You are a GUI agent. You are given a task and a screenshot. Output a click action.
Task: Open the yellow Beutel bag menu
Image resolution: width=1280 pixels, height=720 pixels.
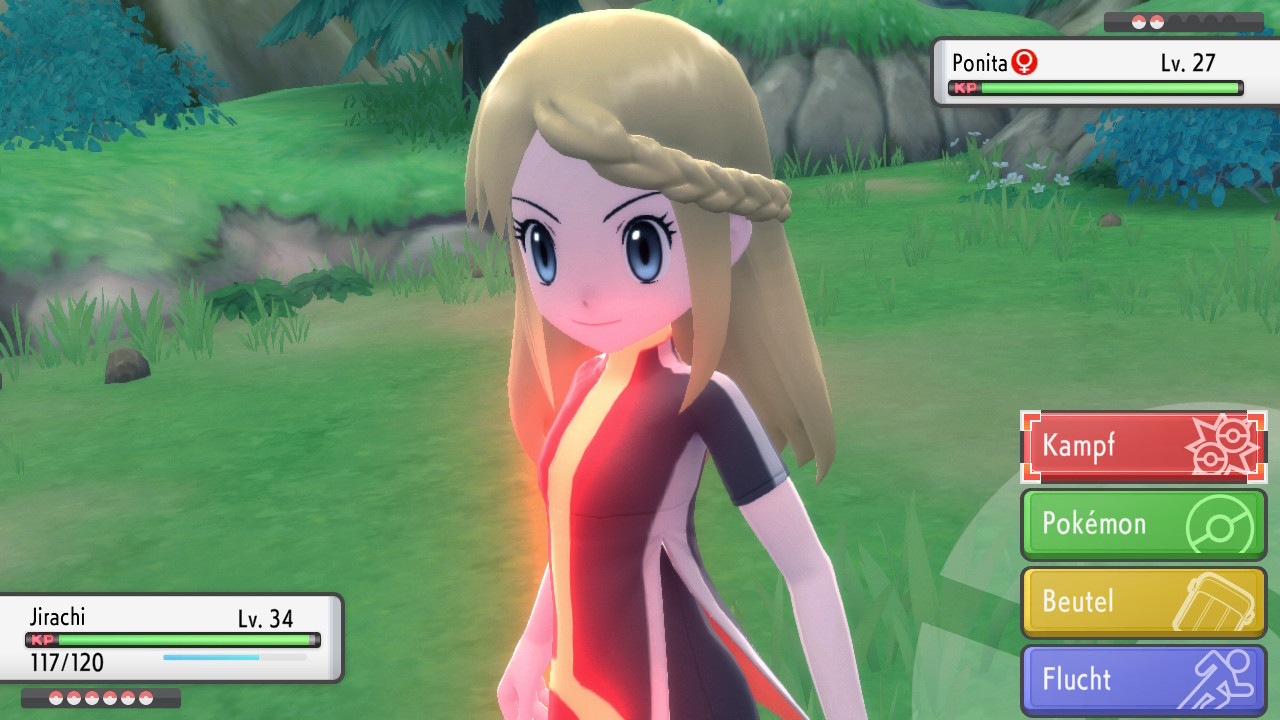tap(1143, 602)
